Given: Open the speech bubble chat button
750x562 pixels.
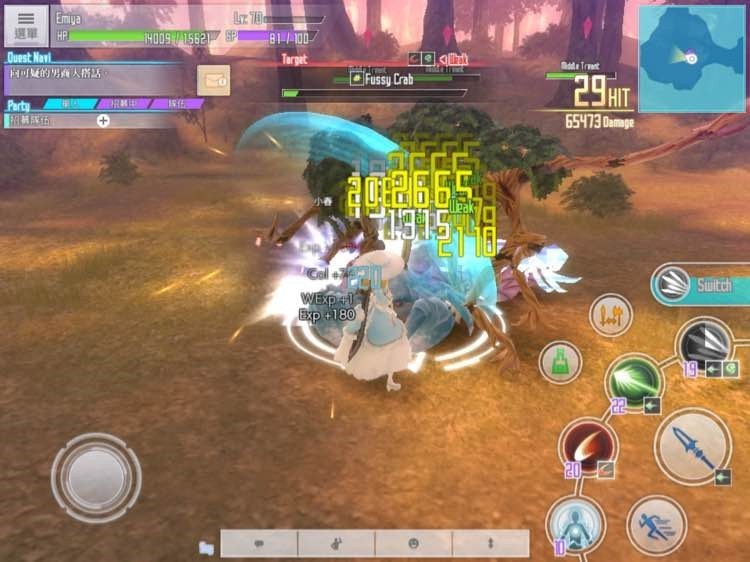Looking at the screenshot, I should (259, 544).
